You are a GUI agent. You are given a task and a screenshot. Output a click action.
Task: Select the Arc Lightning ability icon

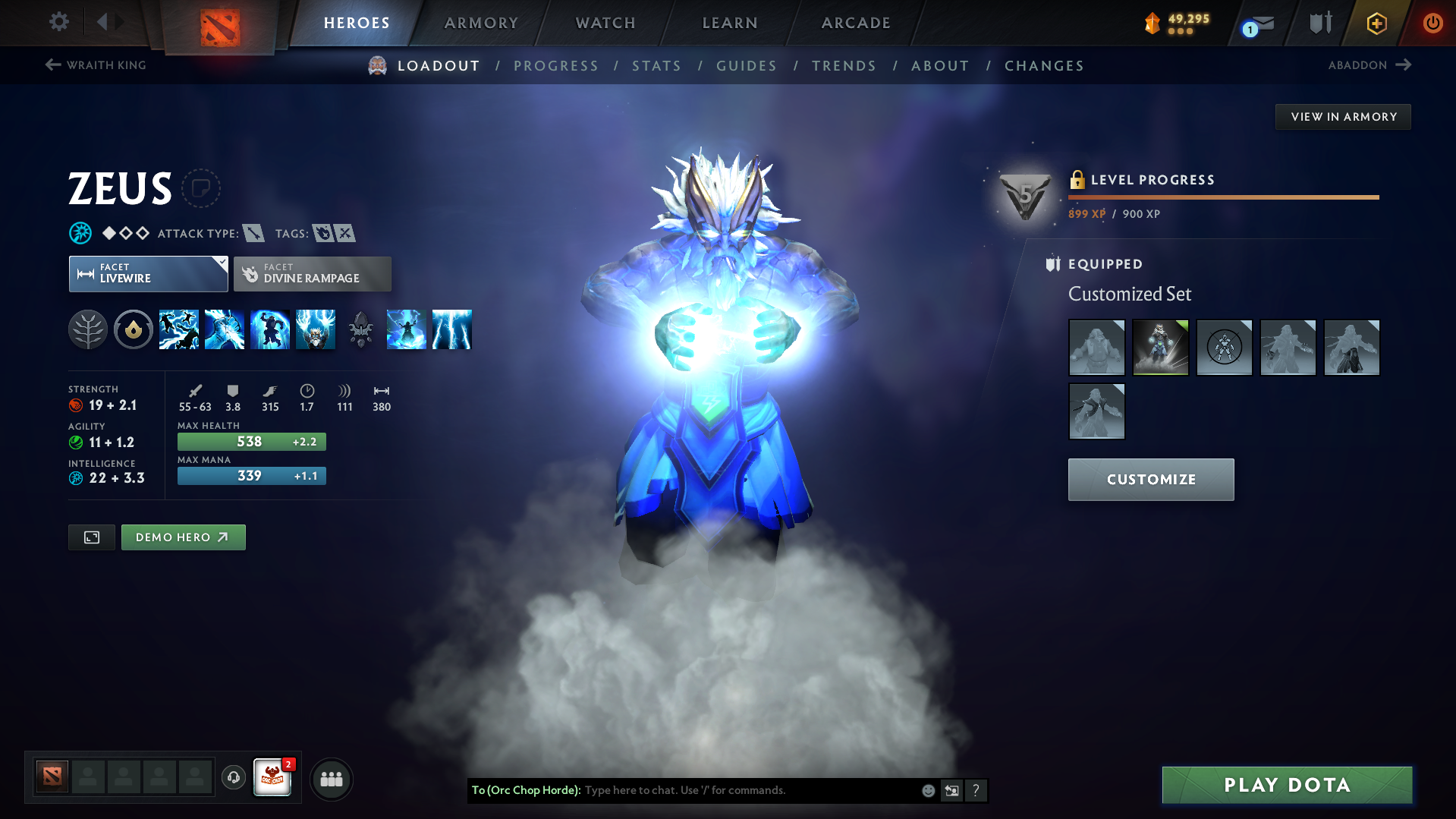(x=179, y=329)
